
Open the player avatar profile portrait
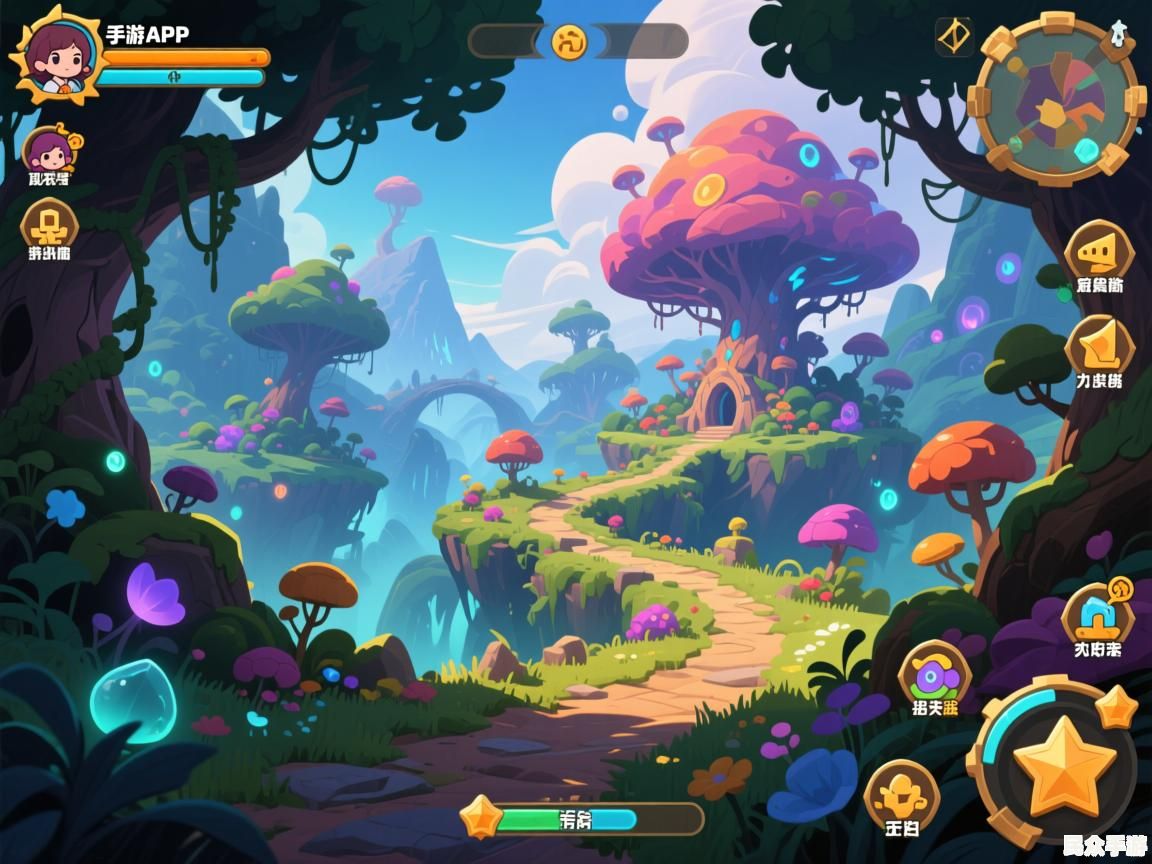pyautogui.click(x=56, y=54)
